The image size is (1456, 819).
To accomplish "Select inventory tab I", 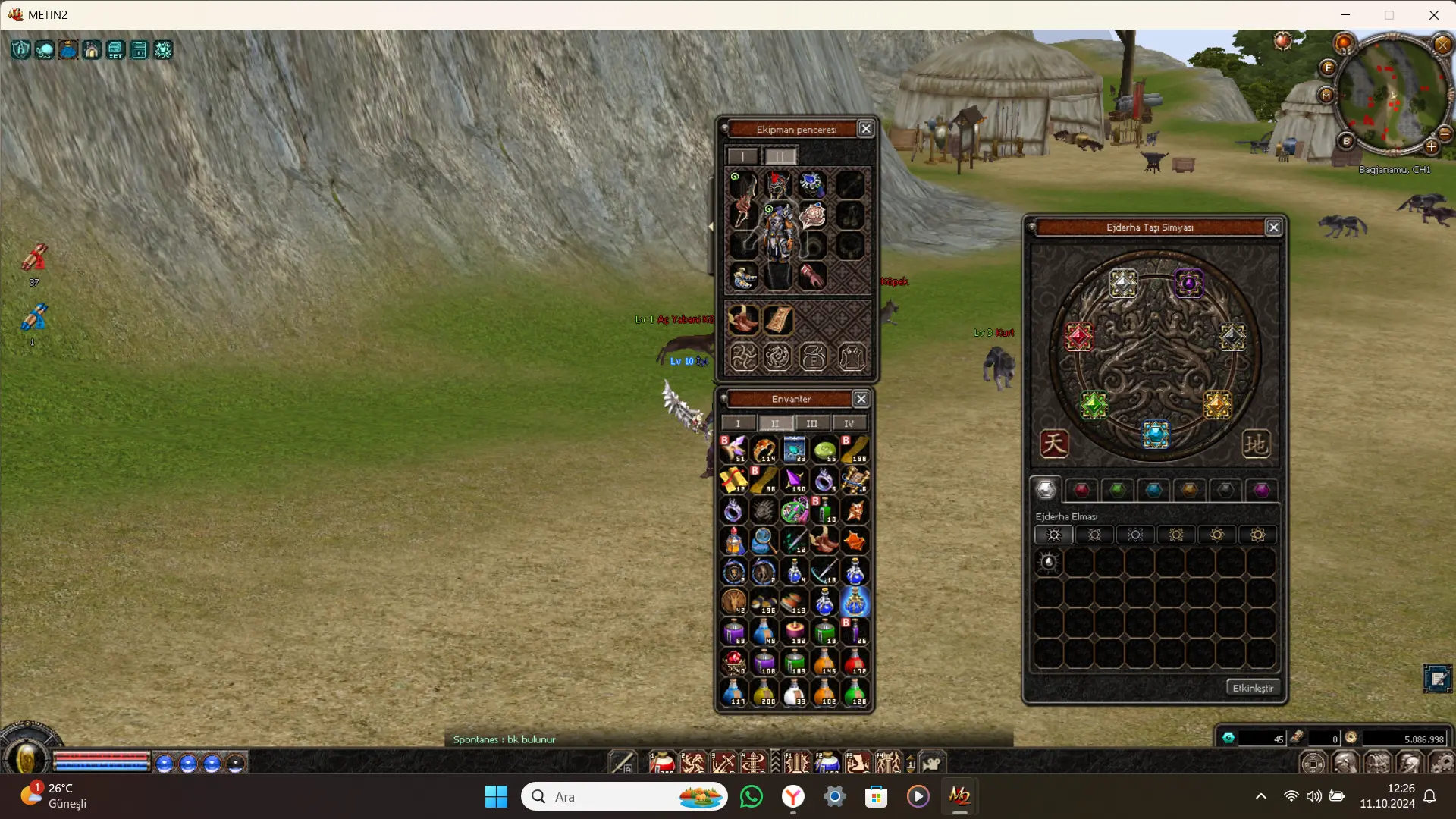I will [x=738, y=423].
